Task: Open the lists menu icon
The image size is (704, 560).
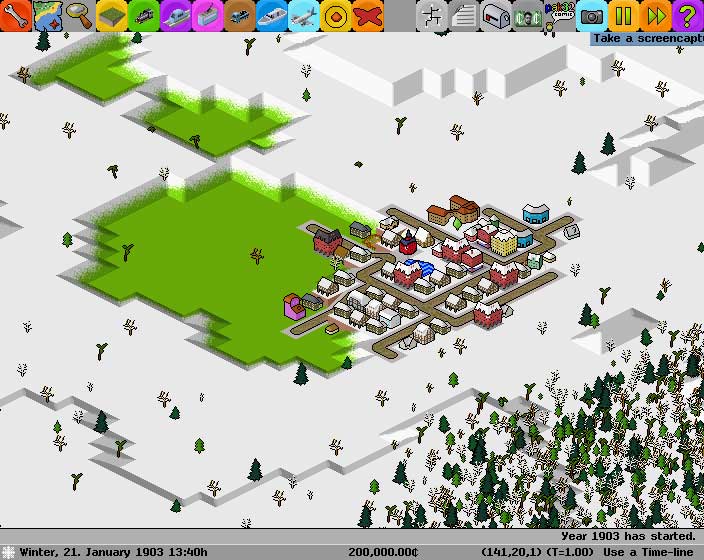Action: pos(464,15)
